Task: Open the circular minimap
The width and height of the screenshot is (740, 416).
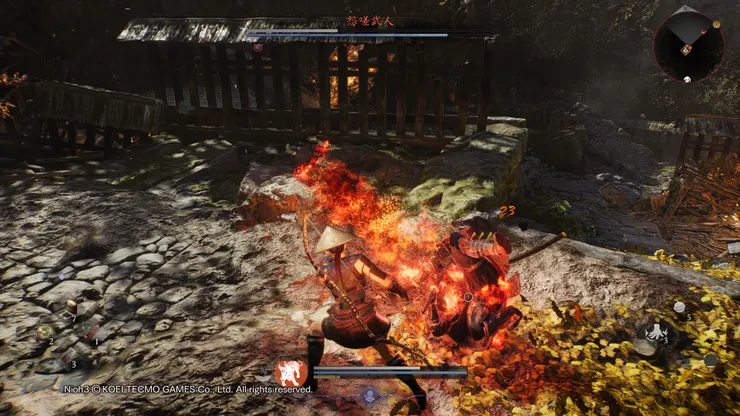Action: [x=686, y=43]
